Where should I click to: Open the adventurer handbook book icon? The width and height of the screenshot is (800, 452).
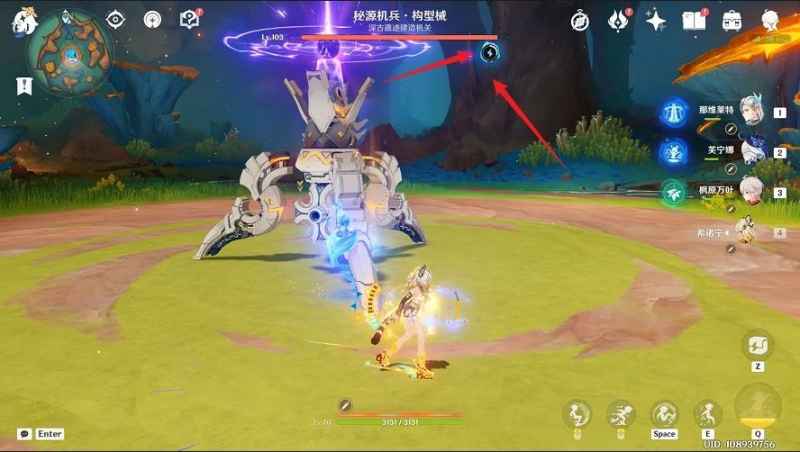coord(694,20)
